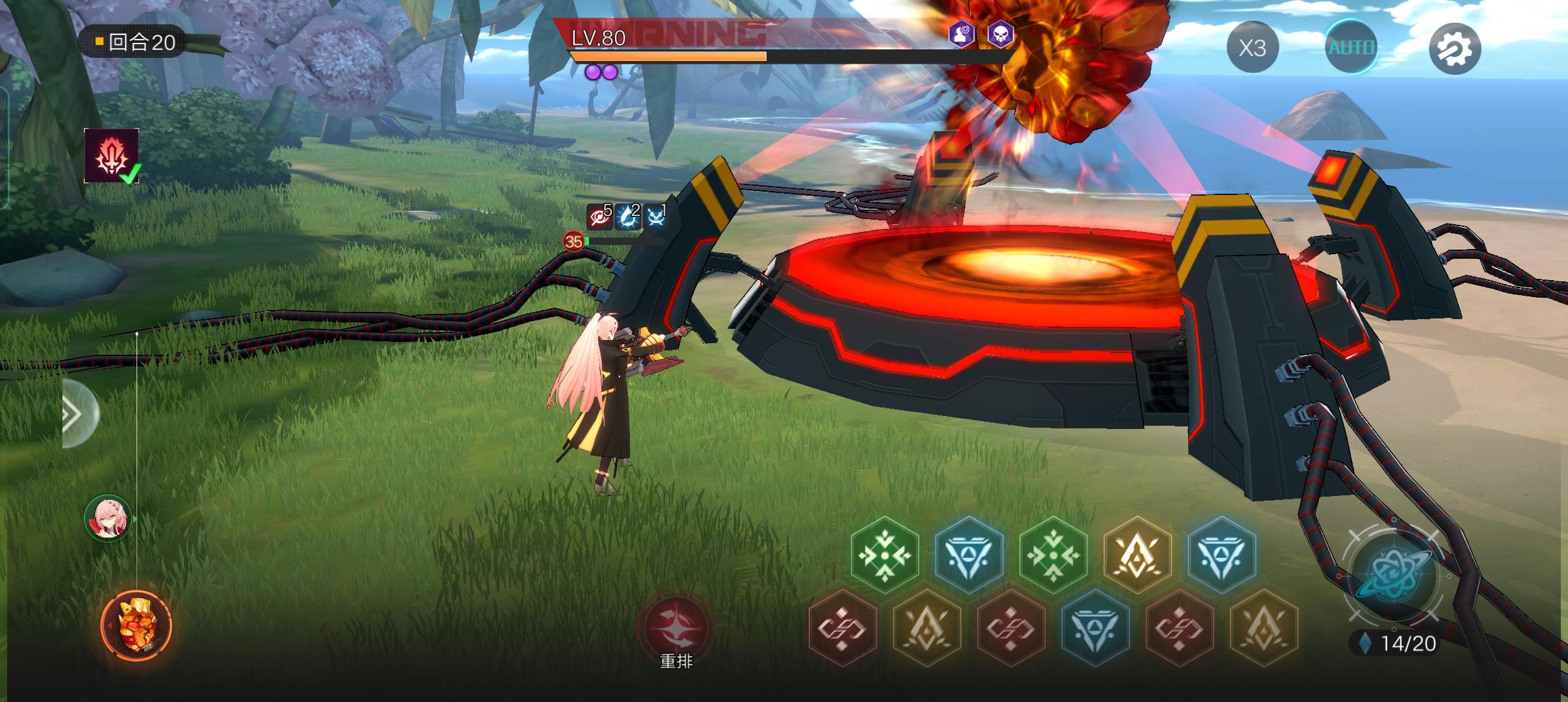Image resolution: width=1568 pixels, height=702 pixels.
Task: Expand the left side panel chevron
Action: click(x=72, y=414)
